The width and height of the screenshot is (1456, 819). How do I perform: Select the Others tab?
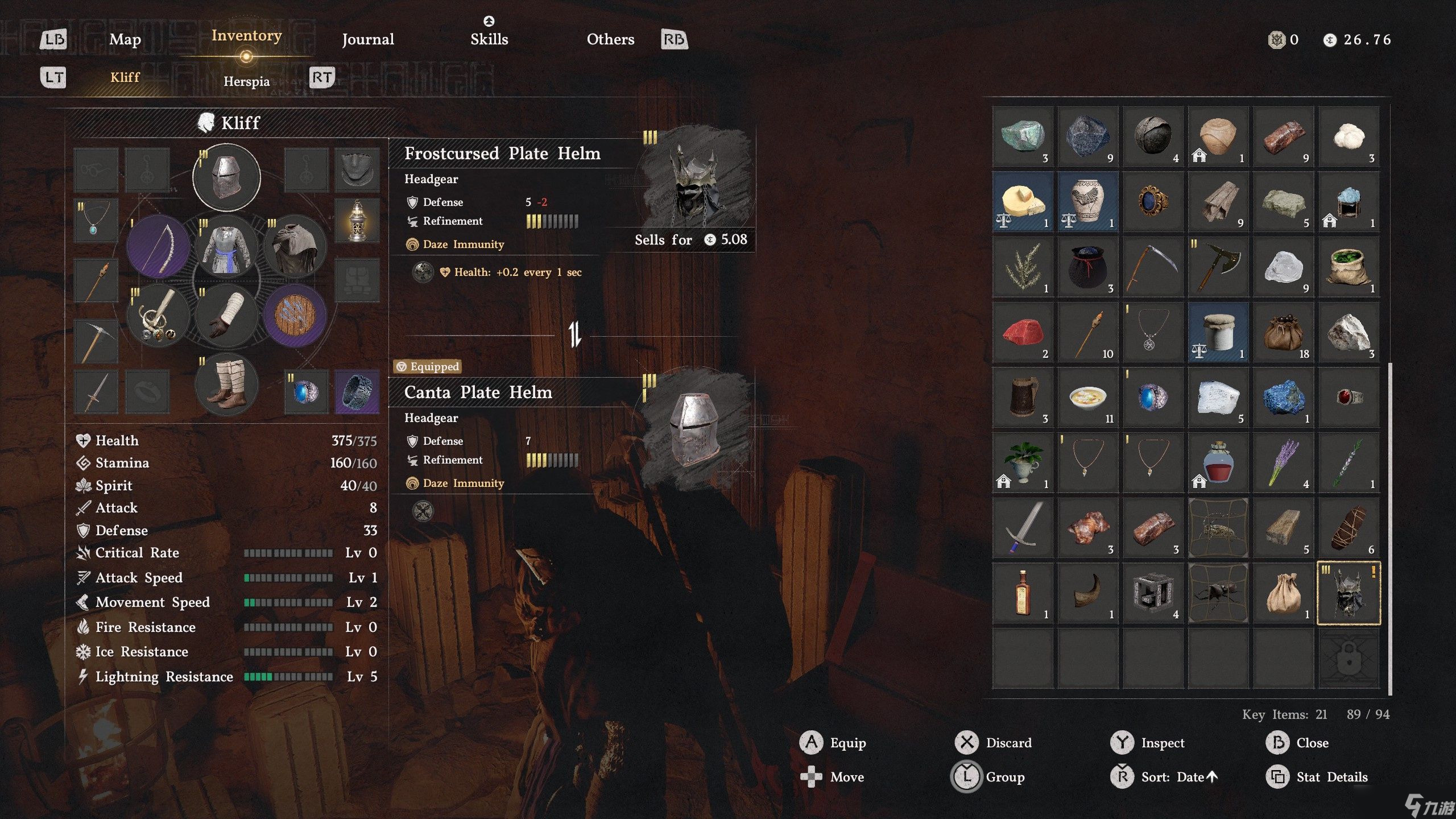tap(610, 39)
